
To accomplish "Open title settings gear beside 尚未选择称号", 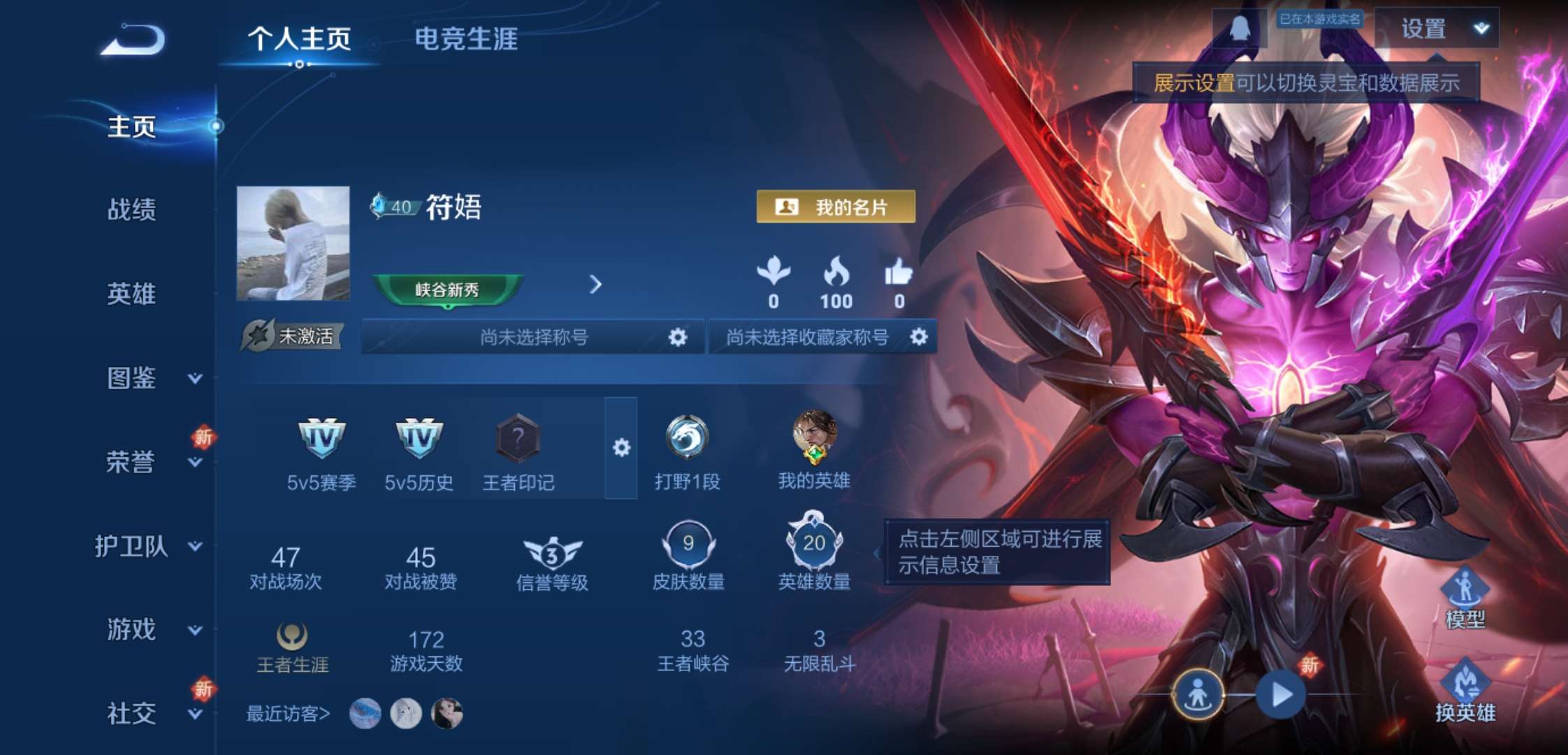I will (x=676, y=336).
